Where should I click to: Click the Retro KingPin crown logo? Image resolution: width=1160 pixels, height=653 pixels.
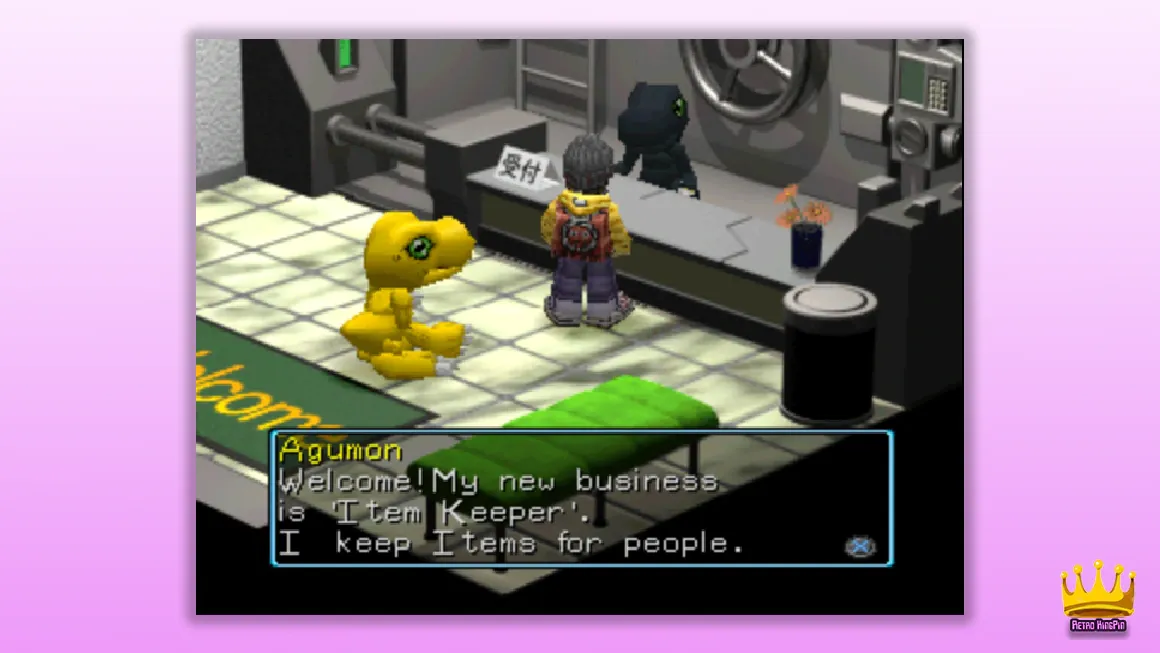[x=1098, y=595]
